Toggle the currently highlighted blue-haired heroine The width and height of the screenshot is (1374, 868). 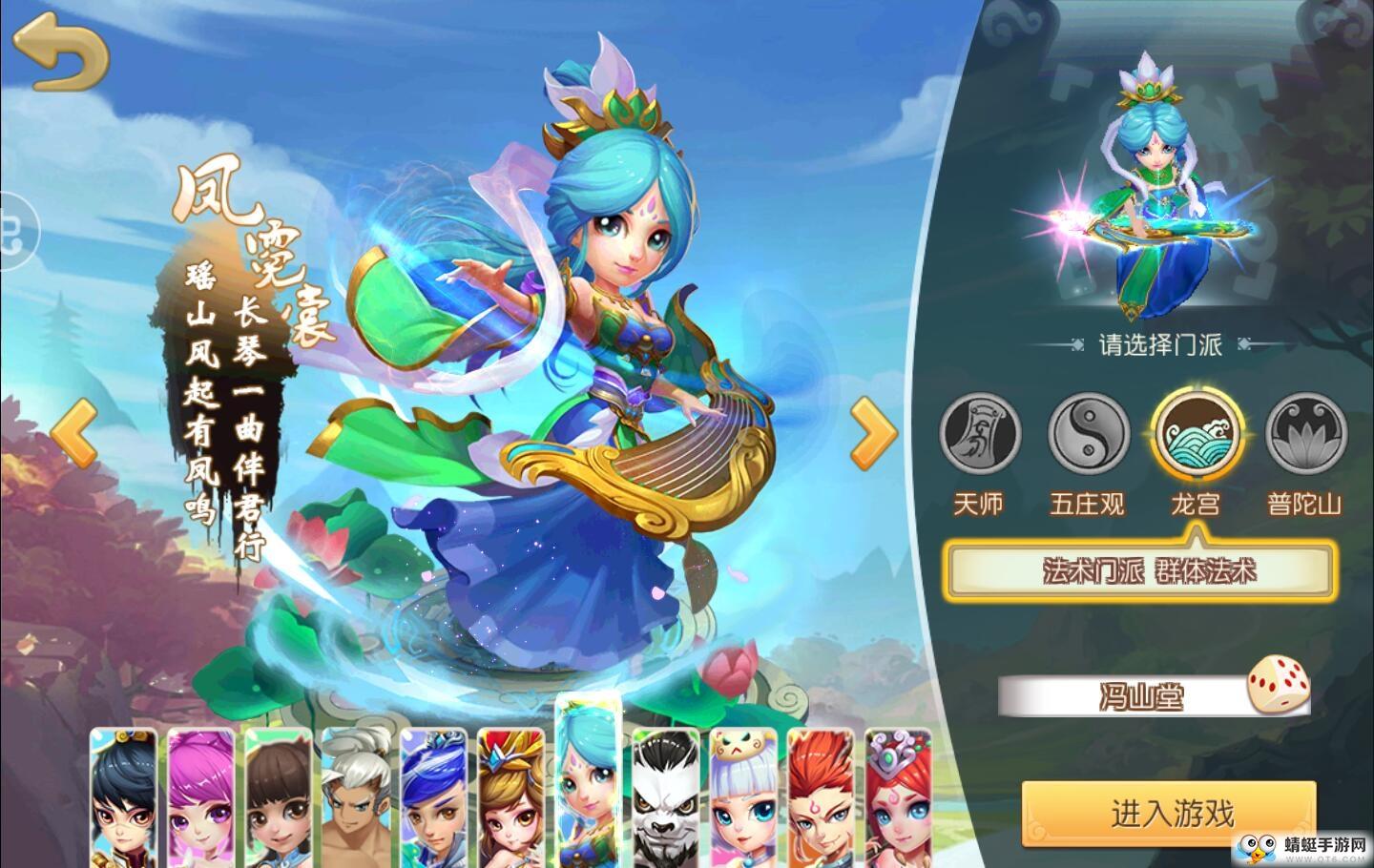click(587, 792)
